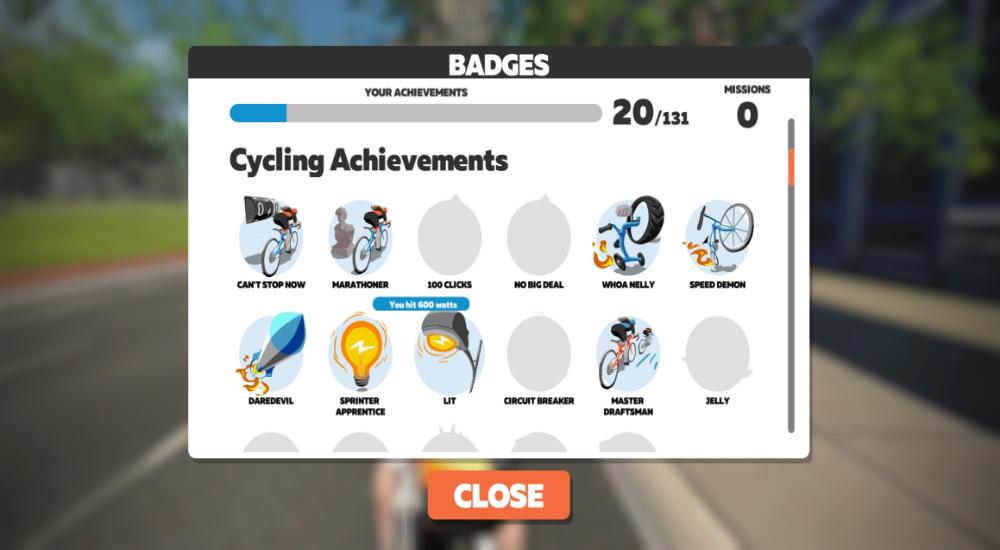Select the Marathoner badge
The width and height of the screenshot is (1000, 550).
click(x=360, y=238)
